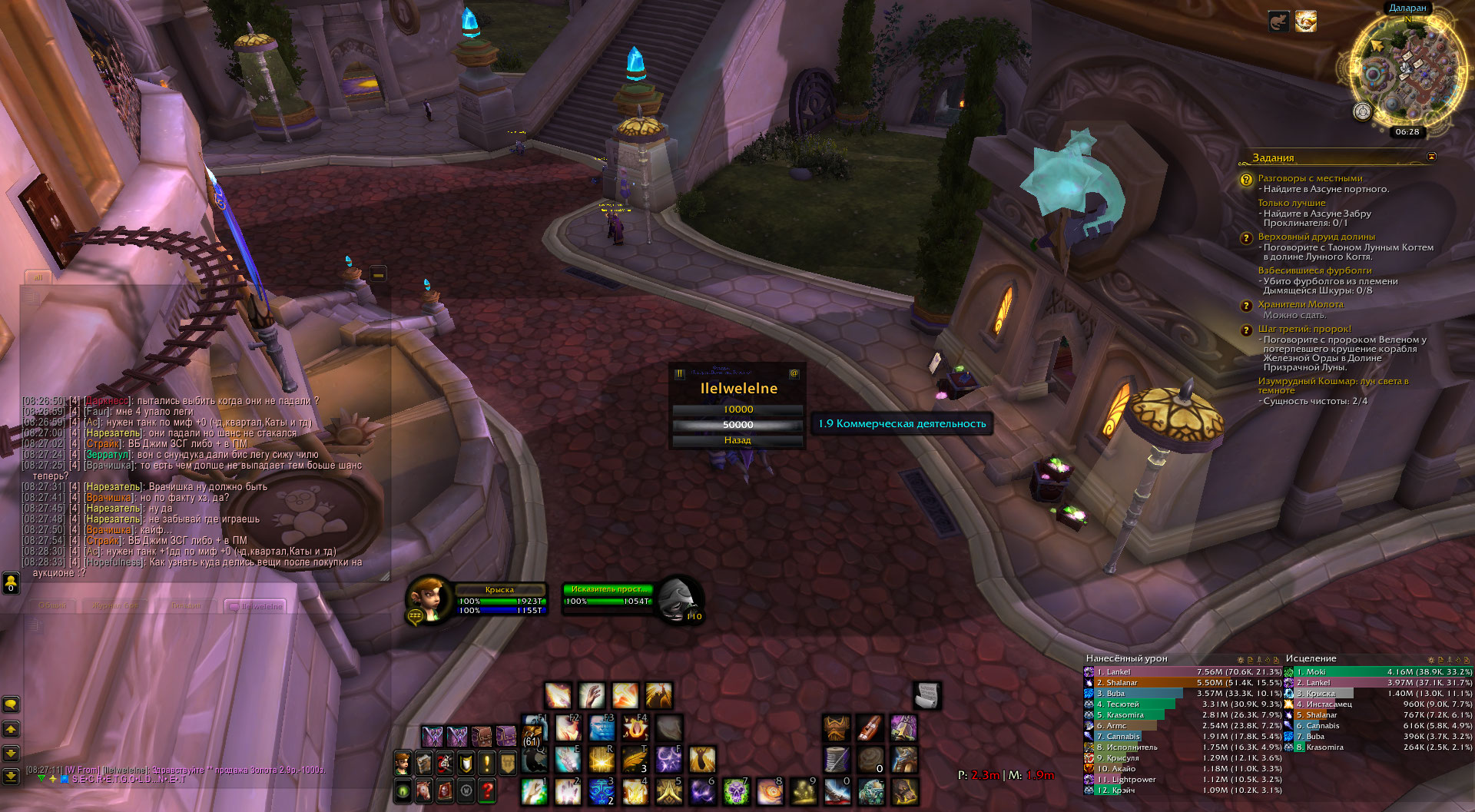The height and width of the screenshot is (812, 1475).
Task: Click the Назад back button
Action: point(737,440)
